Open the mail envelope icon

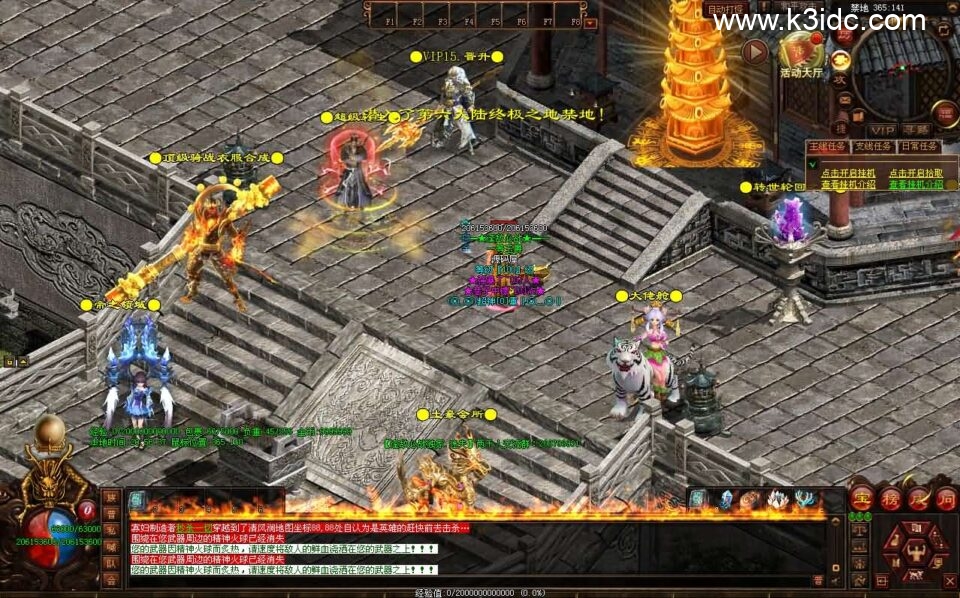[x=845, y=99]
